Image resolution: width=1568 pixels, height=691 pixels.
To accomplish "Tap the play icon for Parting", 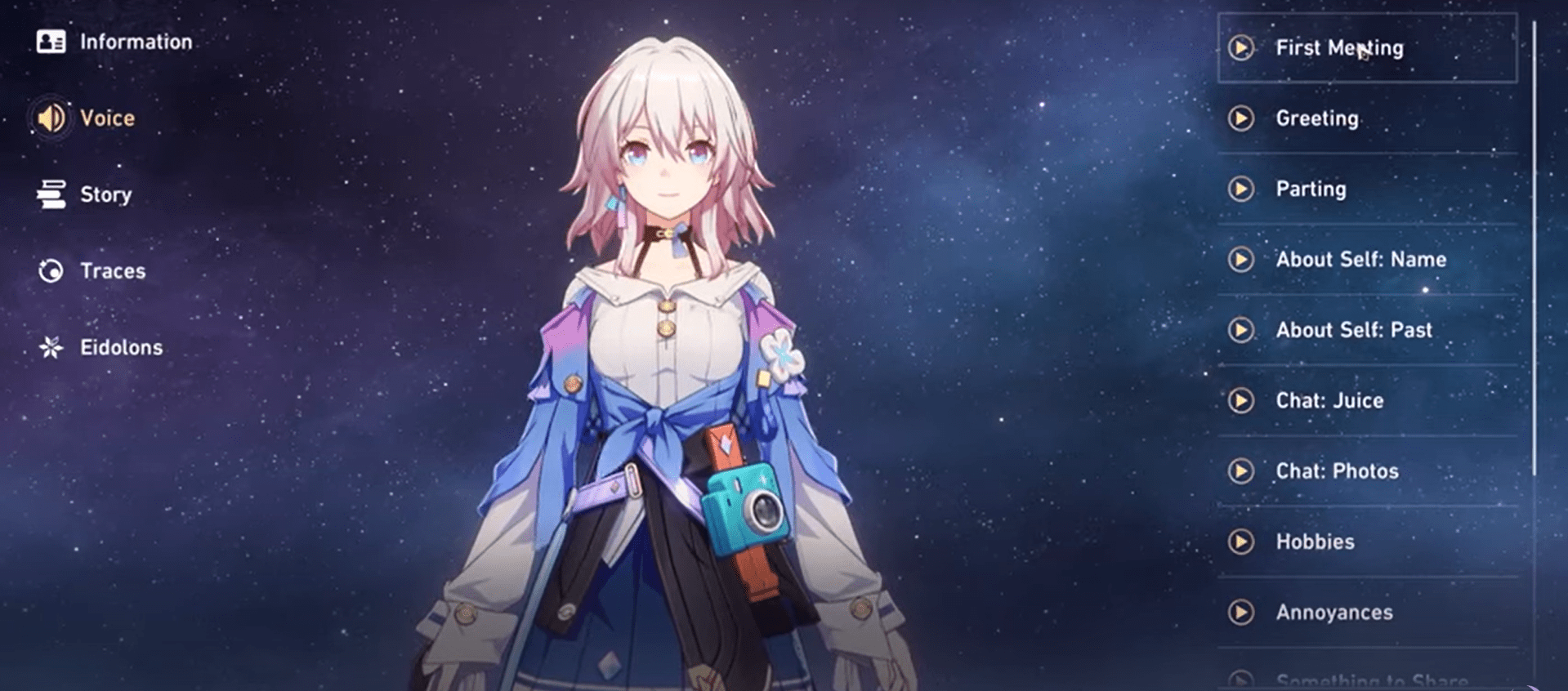I will click(1243, 189).
